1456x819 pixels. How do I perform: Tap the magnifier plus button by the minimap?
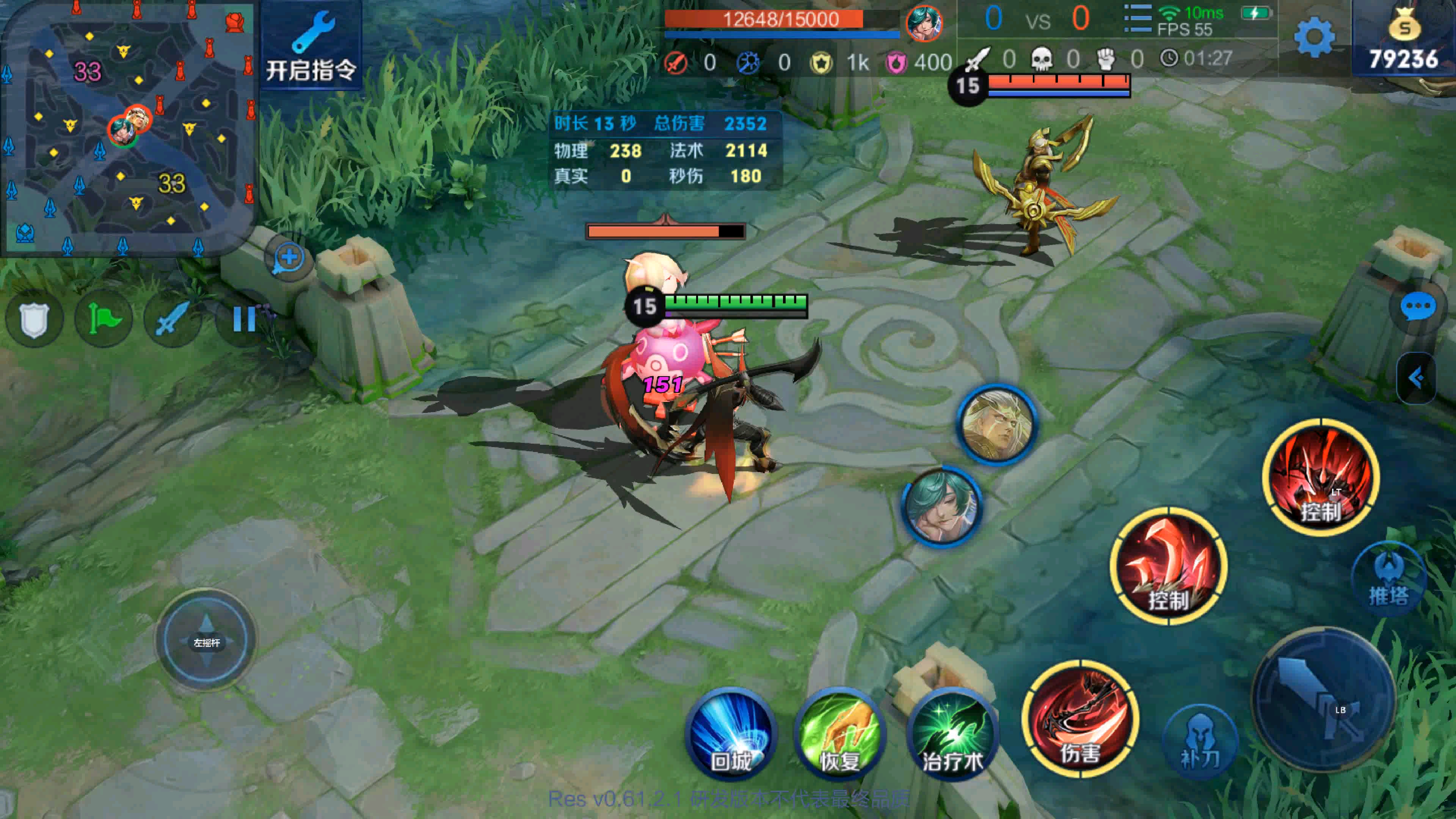click(x=289, y=258)
